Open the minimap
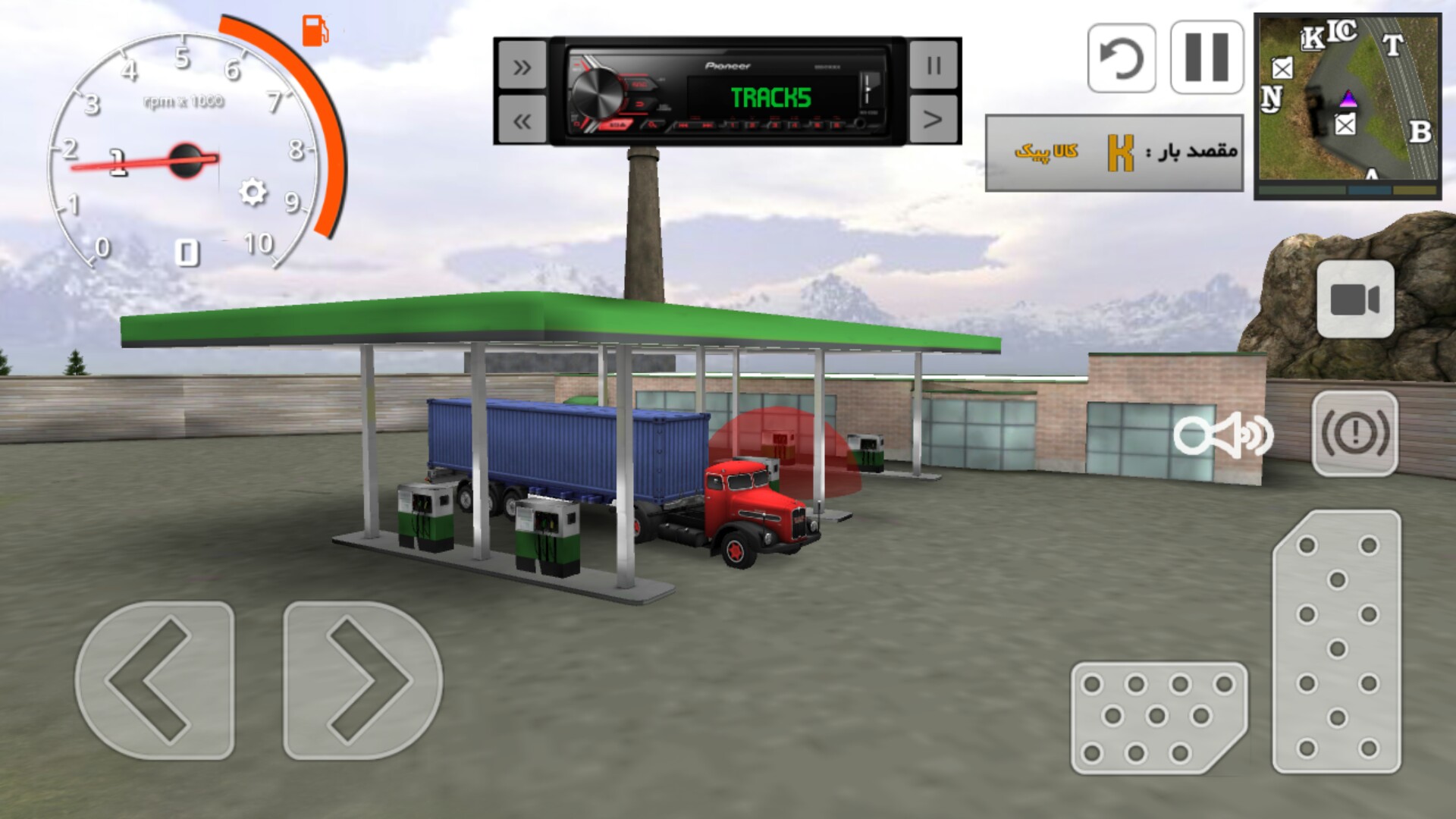Viewport: 1456px width, 819px height. pyautogui.click(x=1347, y=106)
